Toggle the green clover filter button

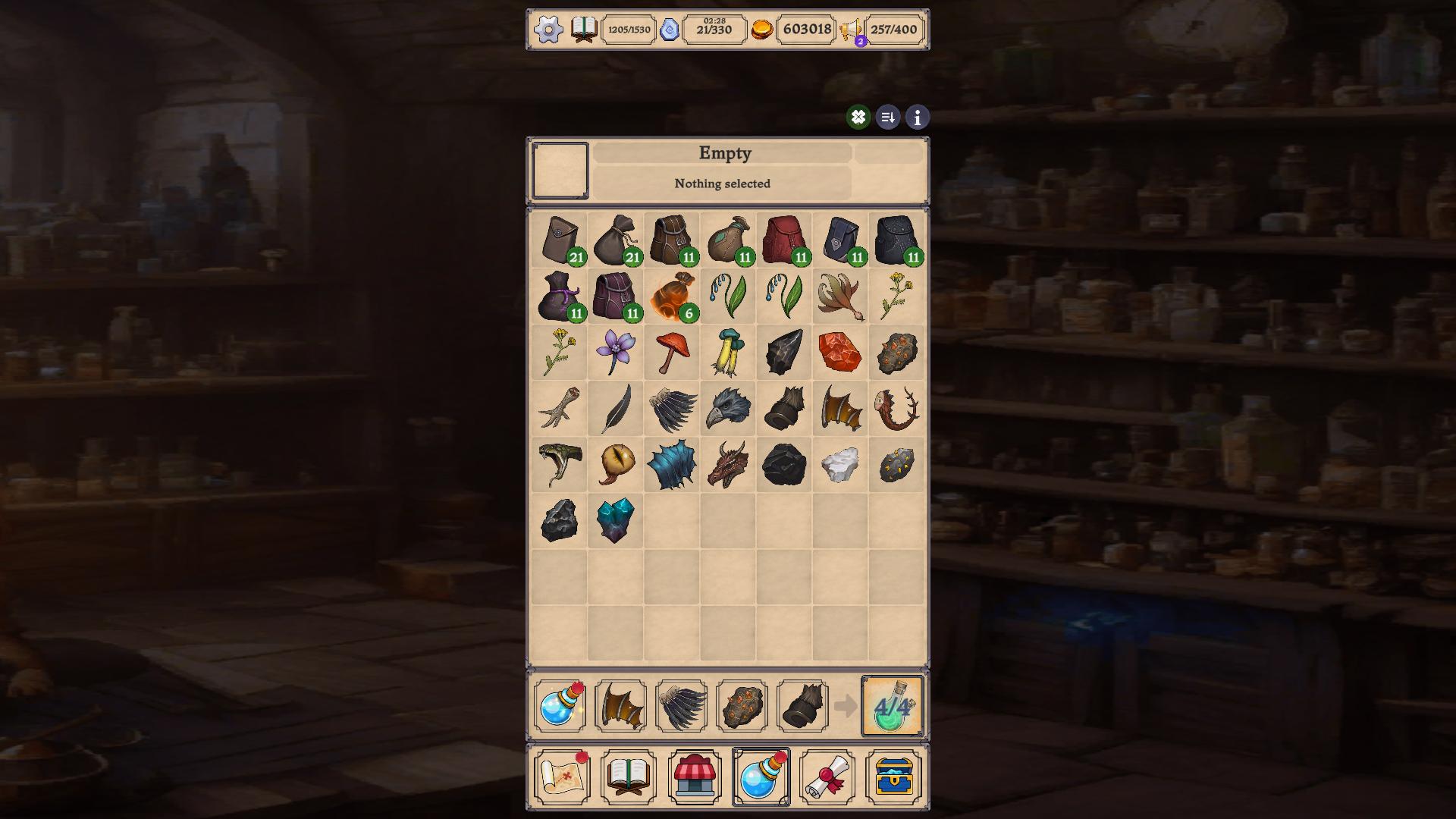[858, 118]
